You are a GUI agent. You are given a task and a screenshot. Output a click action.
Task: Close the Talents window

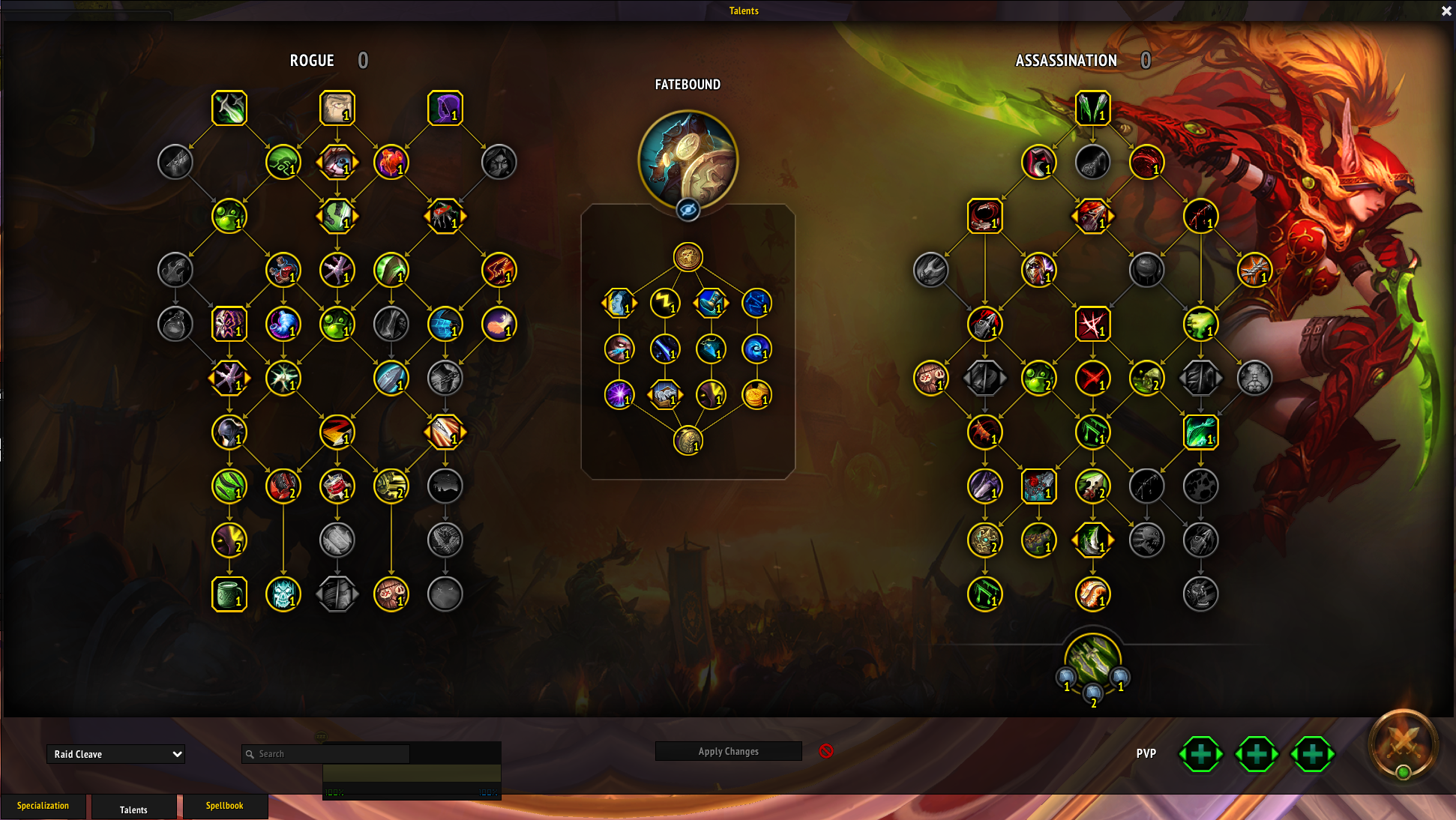point(1446,11)
